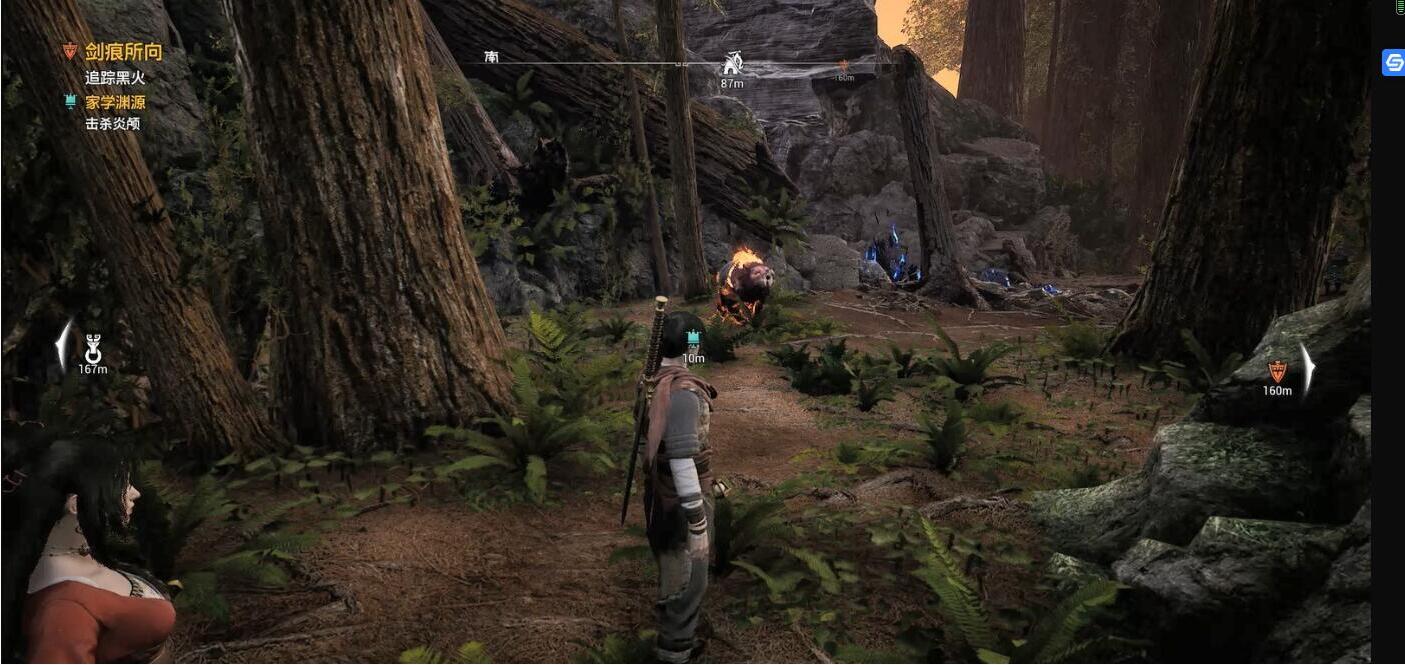The image size is (1405, 665).
Task: Open the blue S overlay icon
Action: (1393, 63)
